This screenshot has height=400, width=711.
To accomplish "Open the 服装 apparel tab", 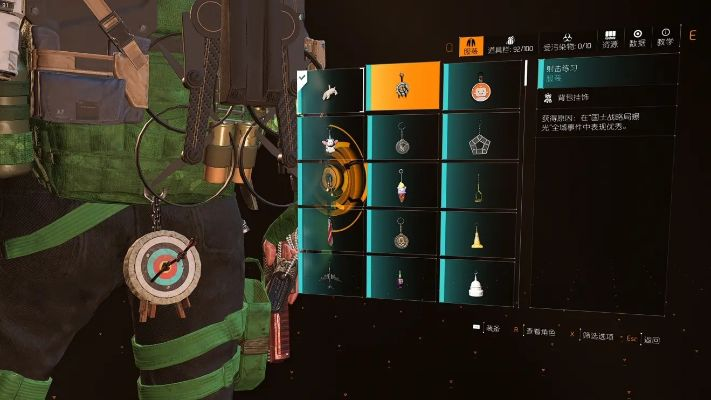I will coord(471,45).
